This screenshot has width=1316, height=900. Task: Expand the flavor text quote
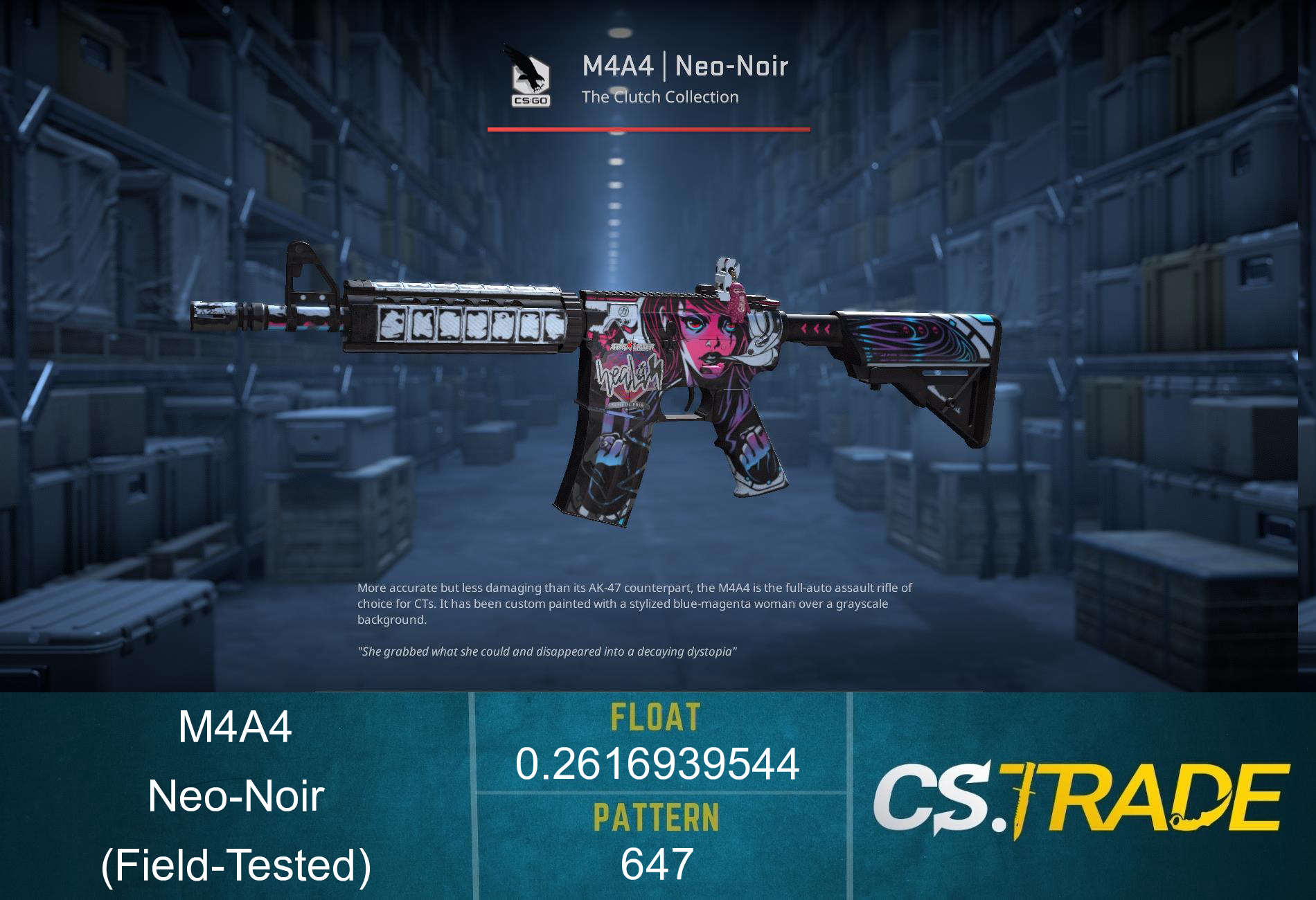point(547,651)
